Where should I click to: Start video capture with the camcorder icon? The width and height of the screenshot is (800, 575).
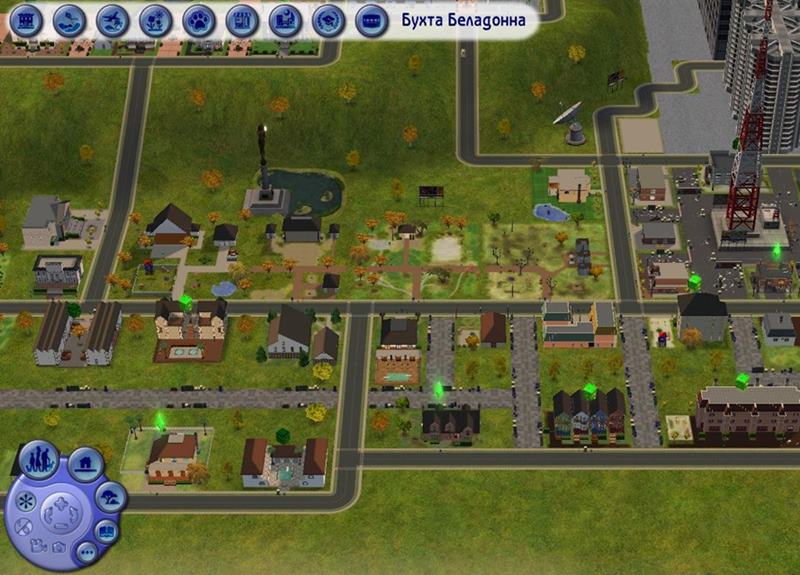pos(38,546)
